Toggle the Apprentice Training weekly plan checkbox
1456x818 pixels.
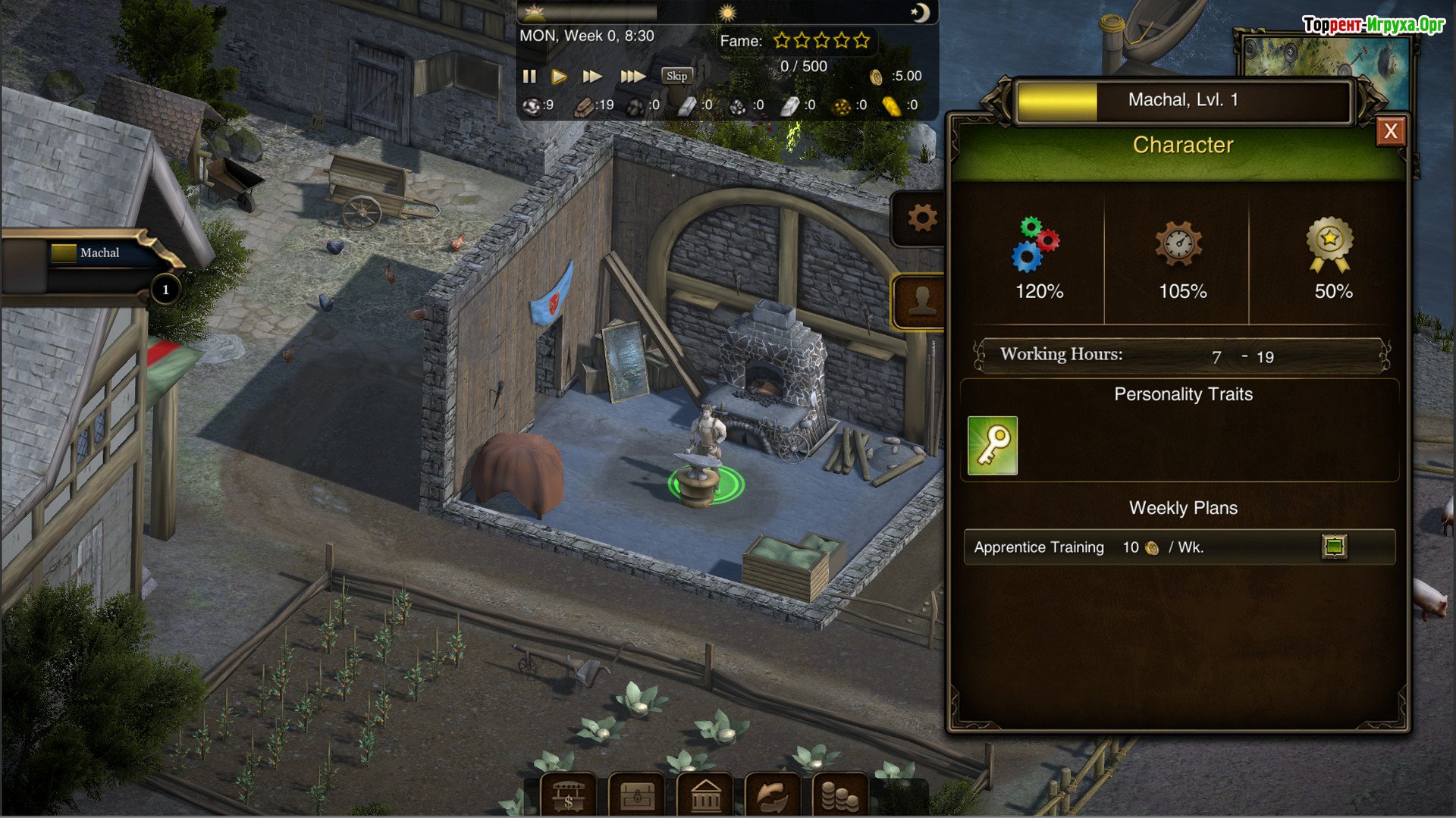(1334, 547)
